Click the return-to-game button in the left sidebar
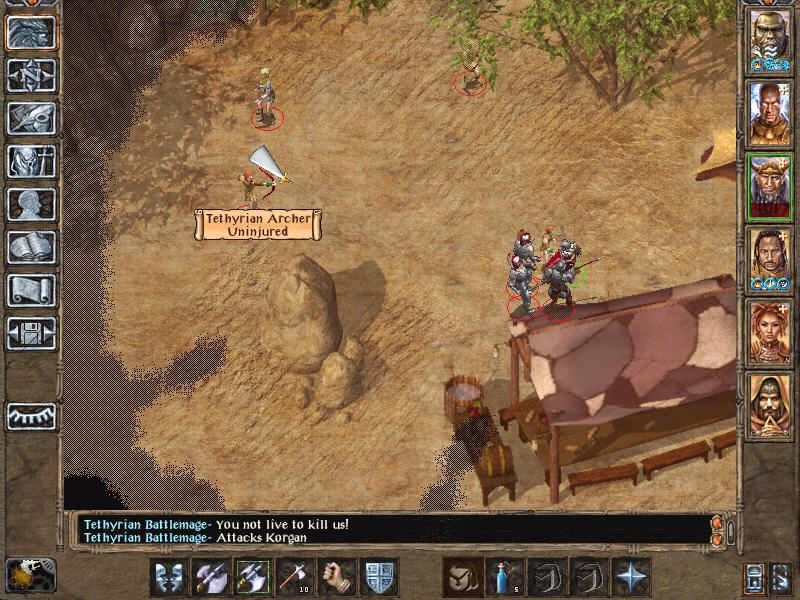Image resolution: width=800 pixels, height=600 pixels. 30,32
